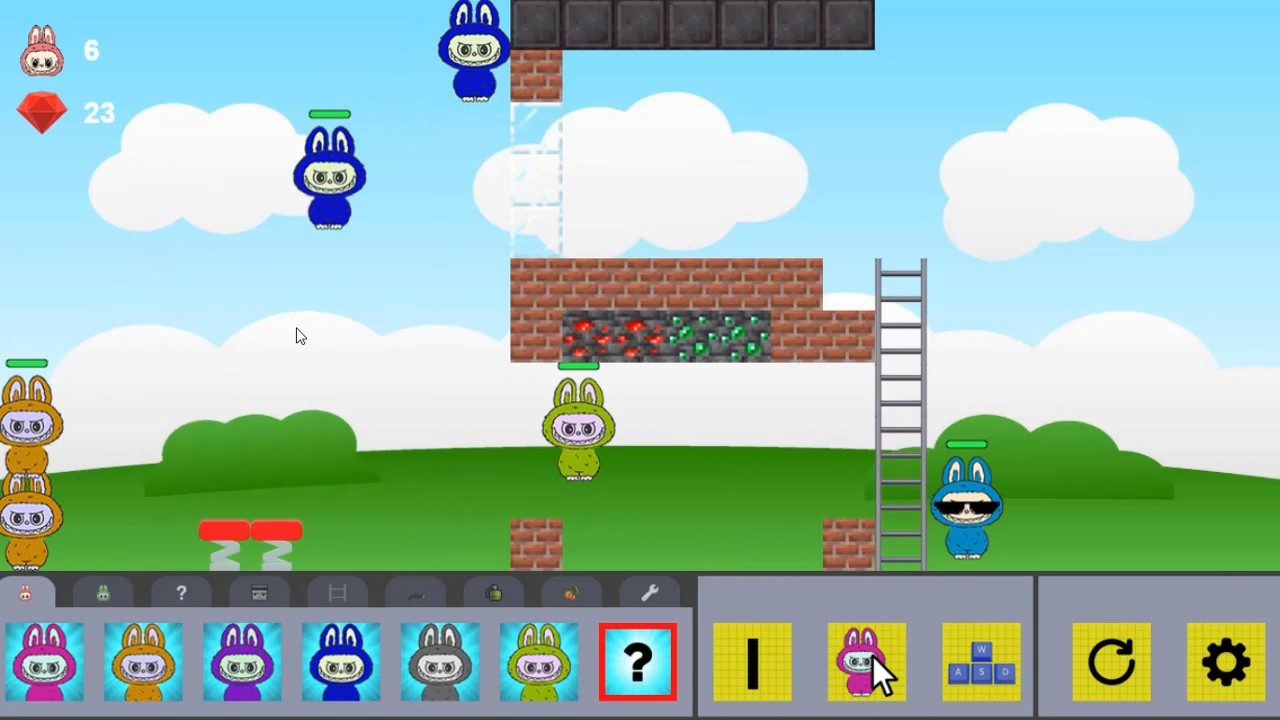Image resolution: width=1280 pixels, height=720 pixels.
Task: Open the settings gear
Action: [x=1226, y=661]
